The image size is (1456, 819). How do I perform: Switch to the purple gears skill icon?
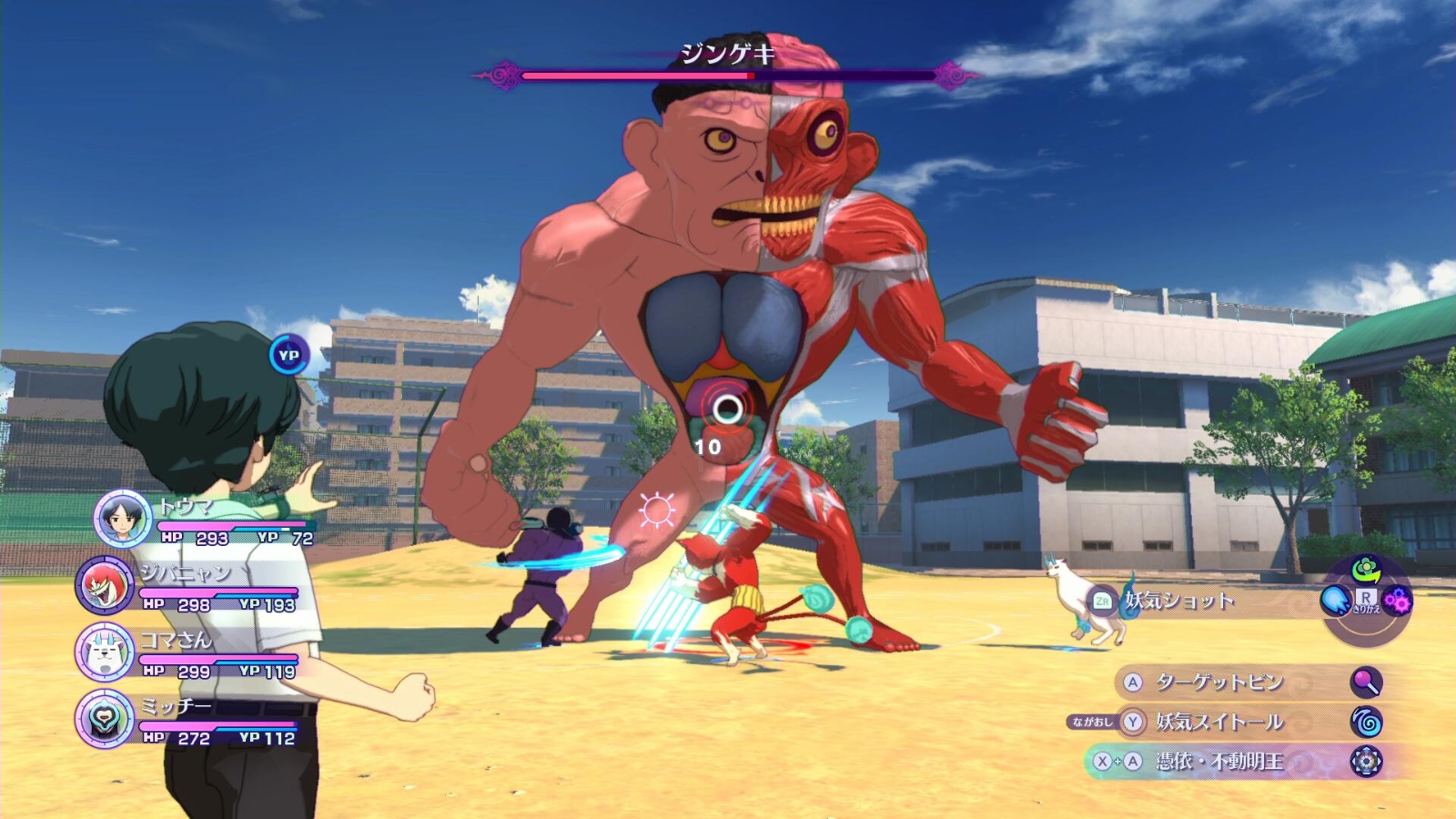1398,601
